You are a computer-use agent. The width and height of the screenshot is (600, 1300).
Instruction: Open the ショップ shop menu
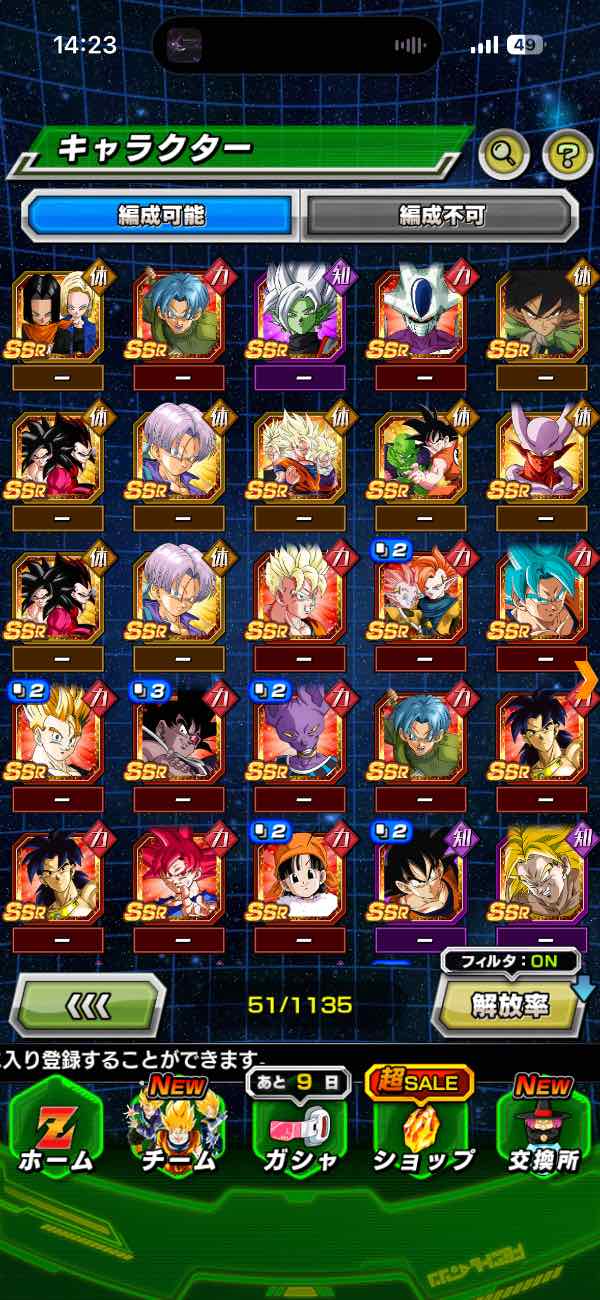click(x=422, y=1125)
